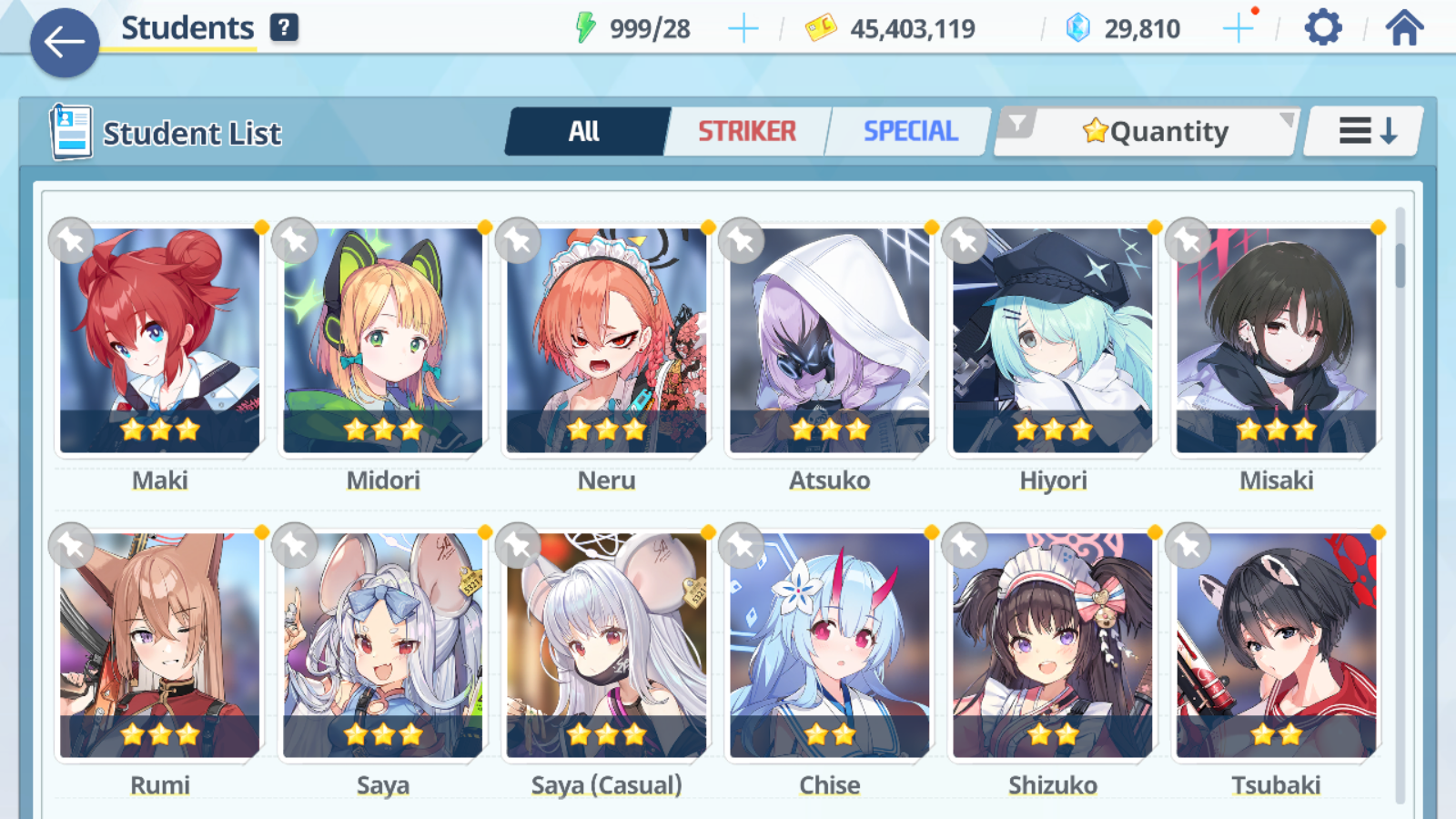Pin Maki's student card
The image size is (1456, 819).
coord(71,241)
